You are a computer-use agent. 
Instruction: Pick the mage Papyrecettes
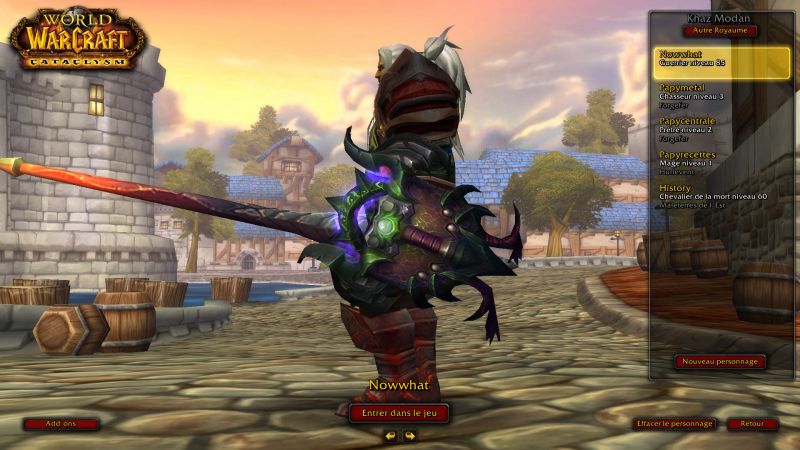722,162
